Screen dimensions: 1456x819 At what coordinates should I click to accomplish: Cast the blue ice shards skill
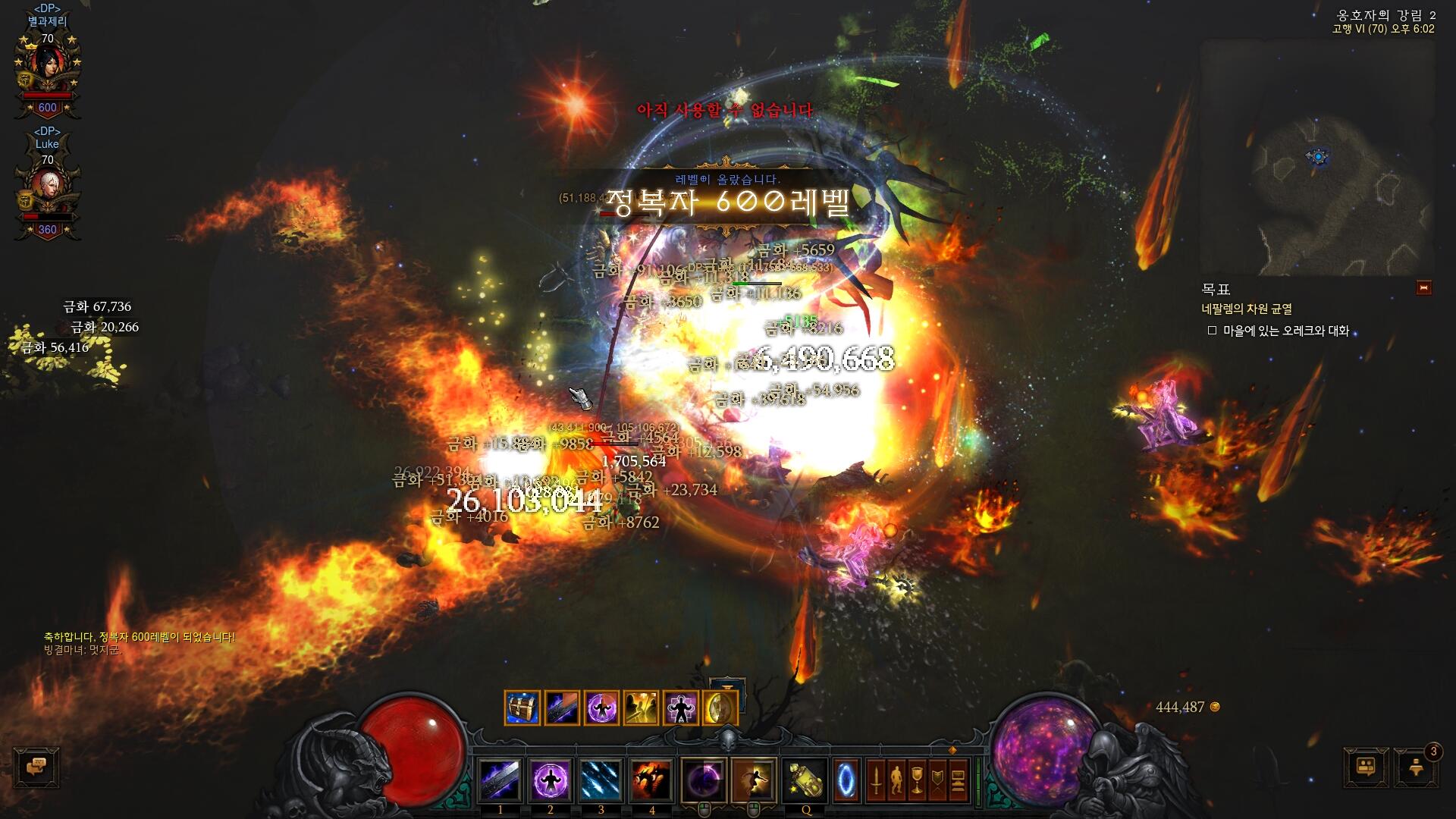click(x=601, y=780)
